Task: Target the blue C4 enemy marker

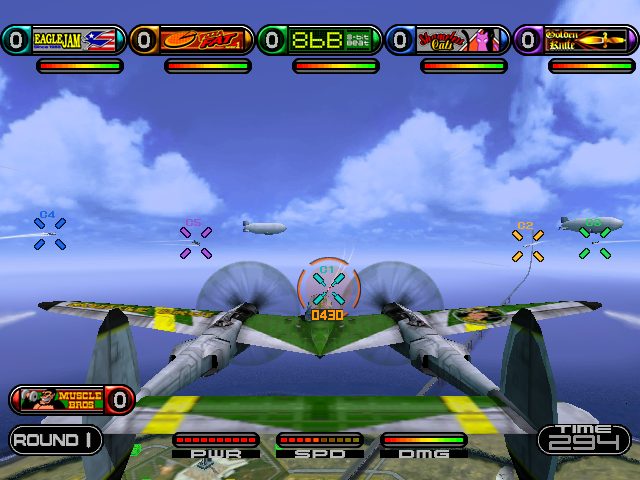Action: [50, 234]
